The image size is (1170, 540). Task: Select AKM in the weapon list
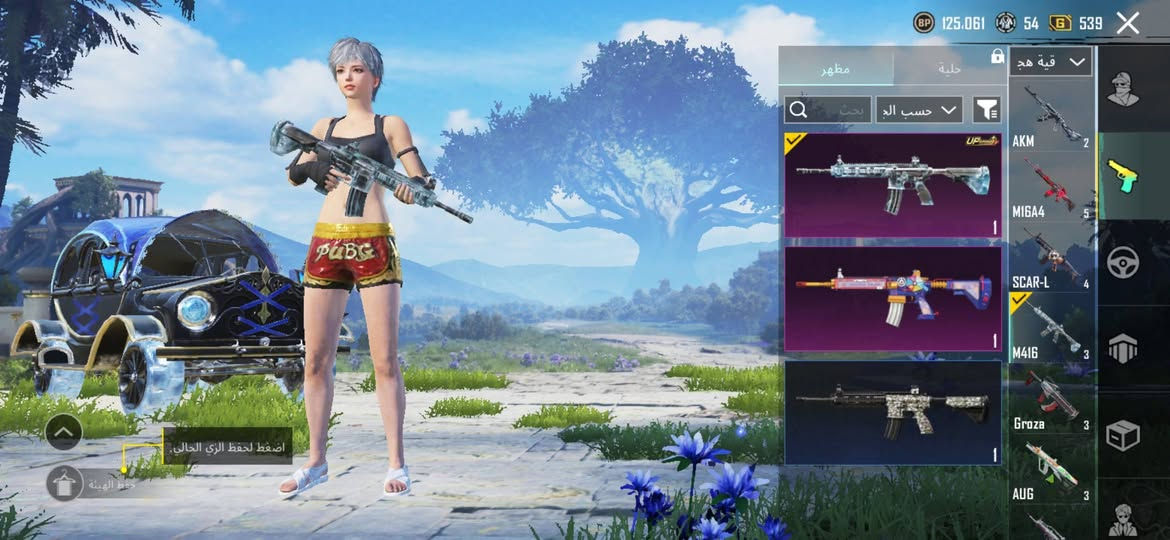pyautogui.click(x=1051, y=118)
